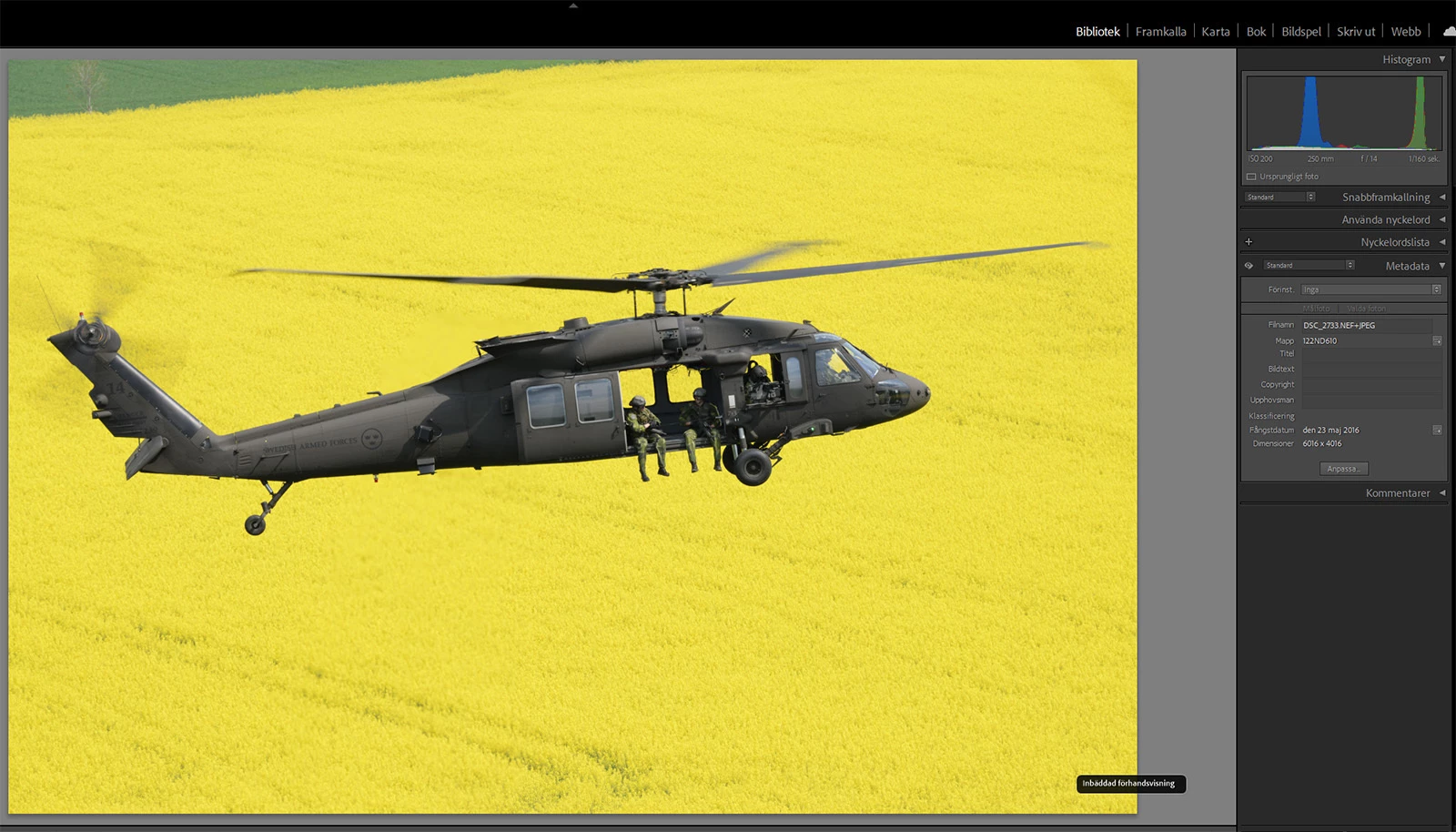Switch to the Bibliotek module
This screenshot has width=1456, height=832.
[1097, 31]
